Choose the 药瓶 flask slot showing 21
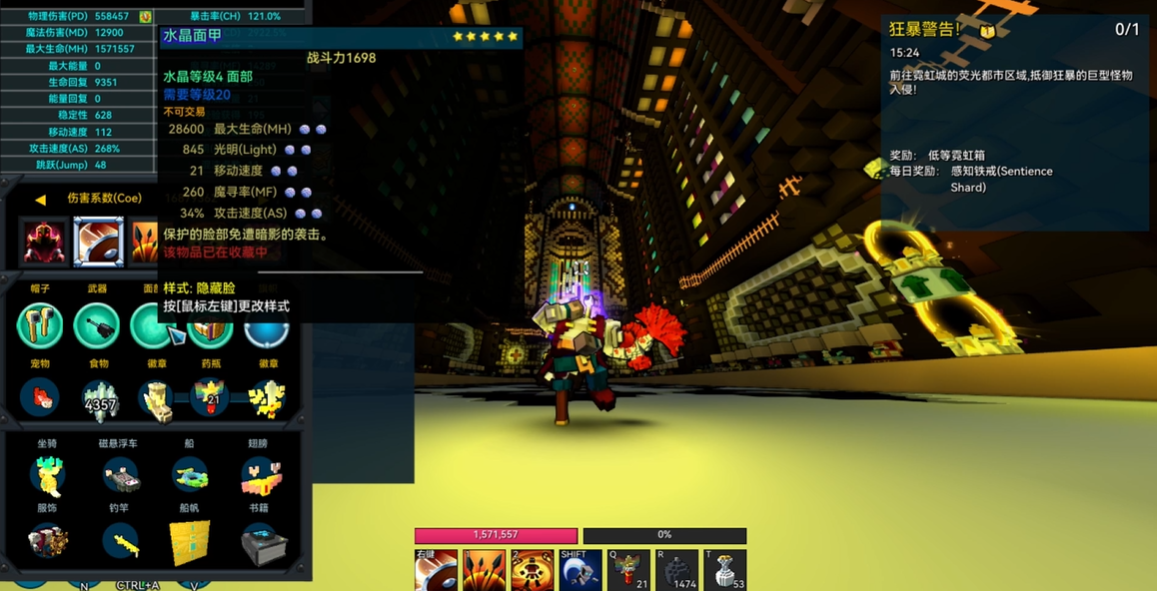The image size is (1157, 591). (211, 397)
